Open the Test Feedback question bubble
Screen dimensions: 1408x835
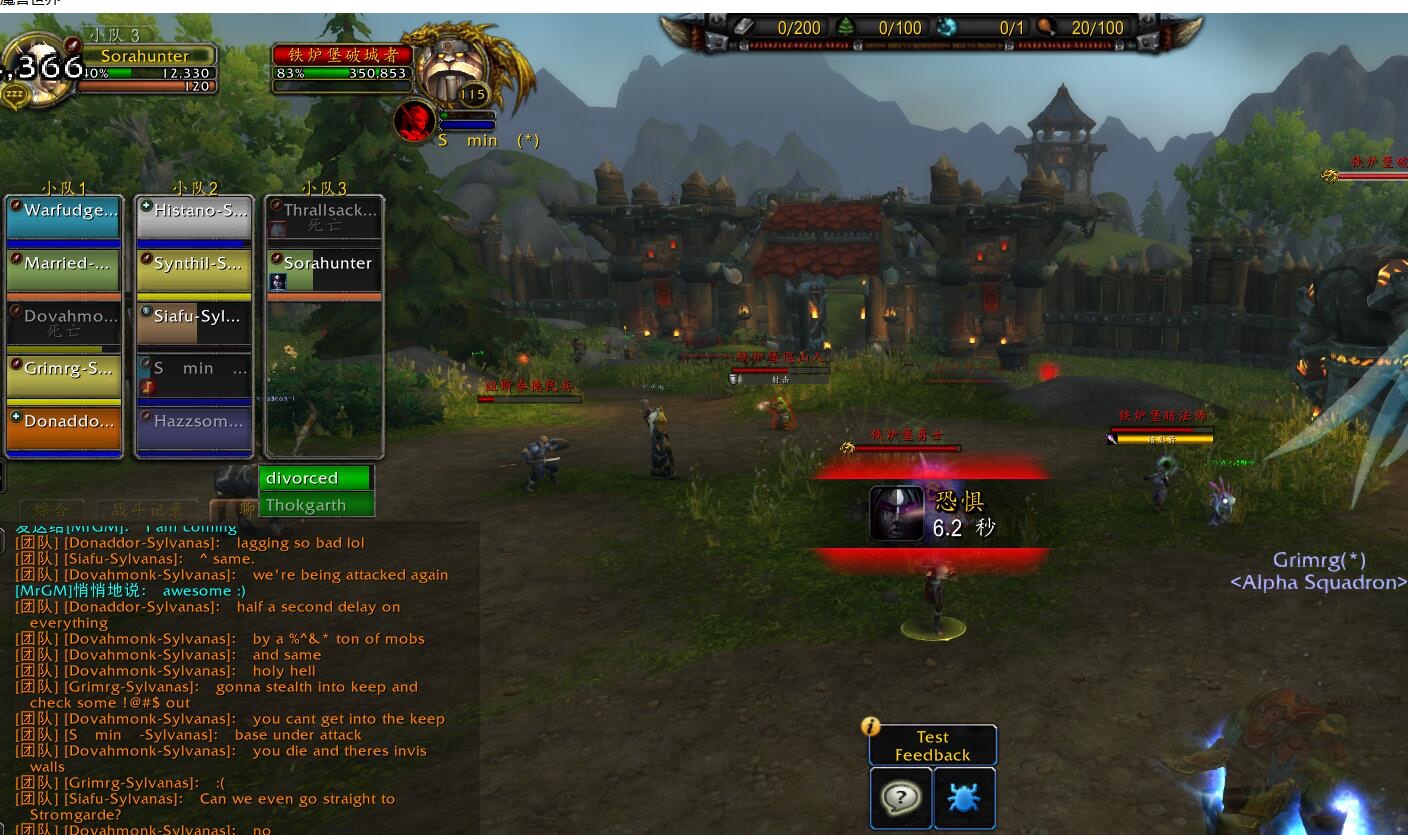(902, 798)
